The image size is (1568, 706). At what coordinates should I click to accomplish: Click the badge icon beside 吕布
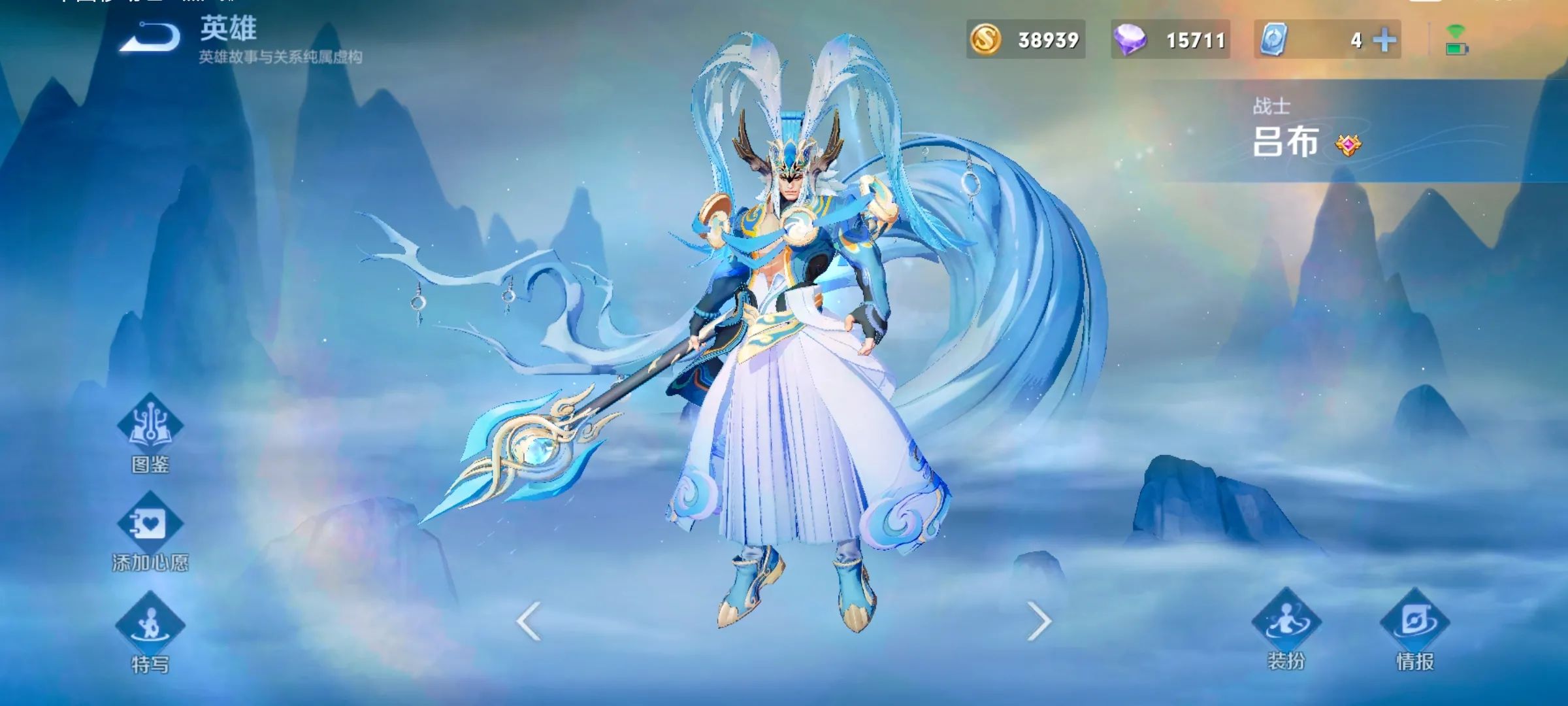pyautogui.click(x=1348, y=144)
